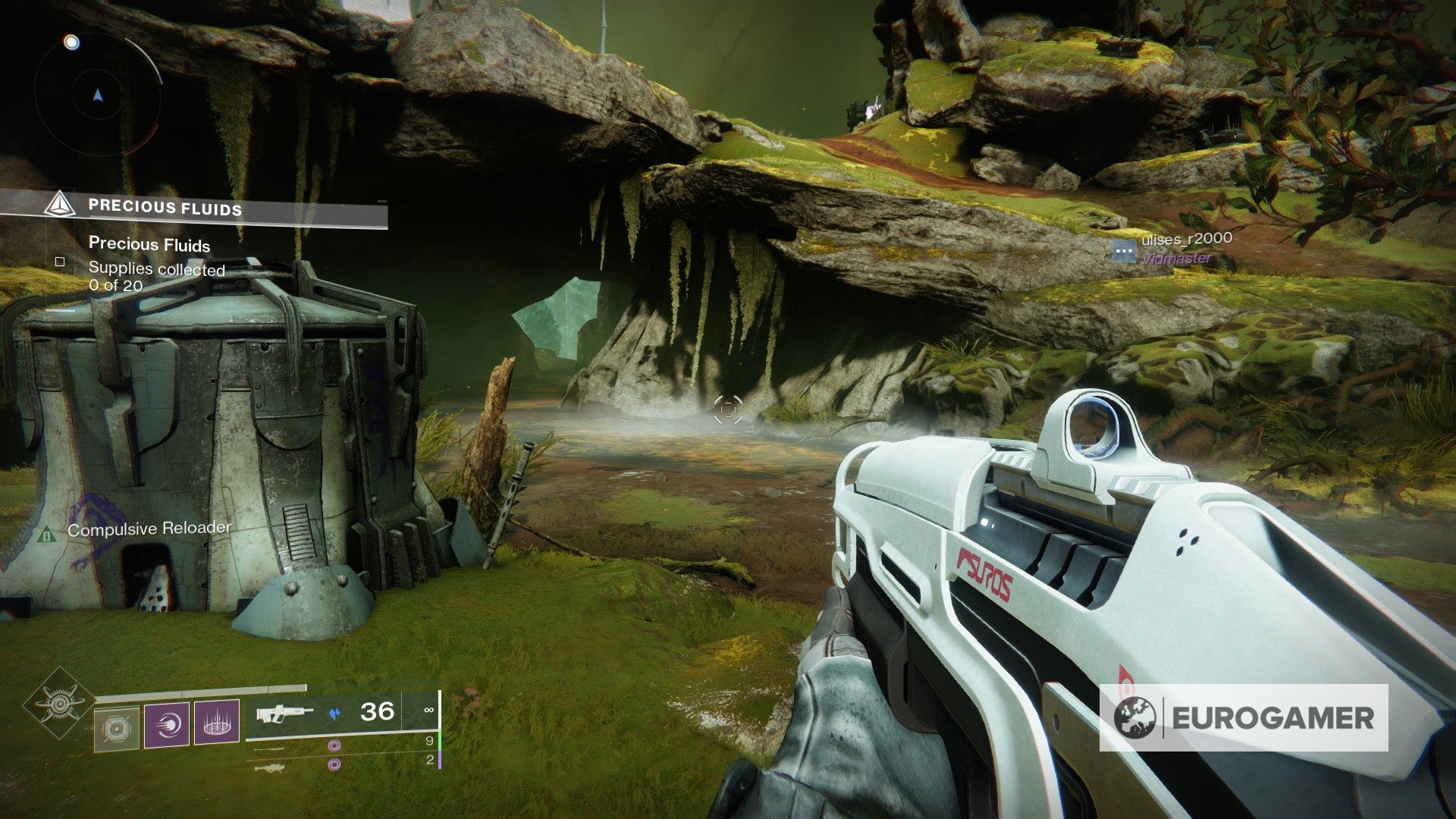The width and height of the screenshot is (1456, 819).
Task: Open the Precious Fluids quest banner
Action: tap(193, 208)
